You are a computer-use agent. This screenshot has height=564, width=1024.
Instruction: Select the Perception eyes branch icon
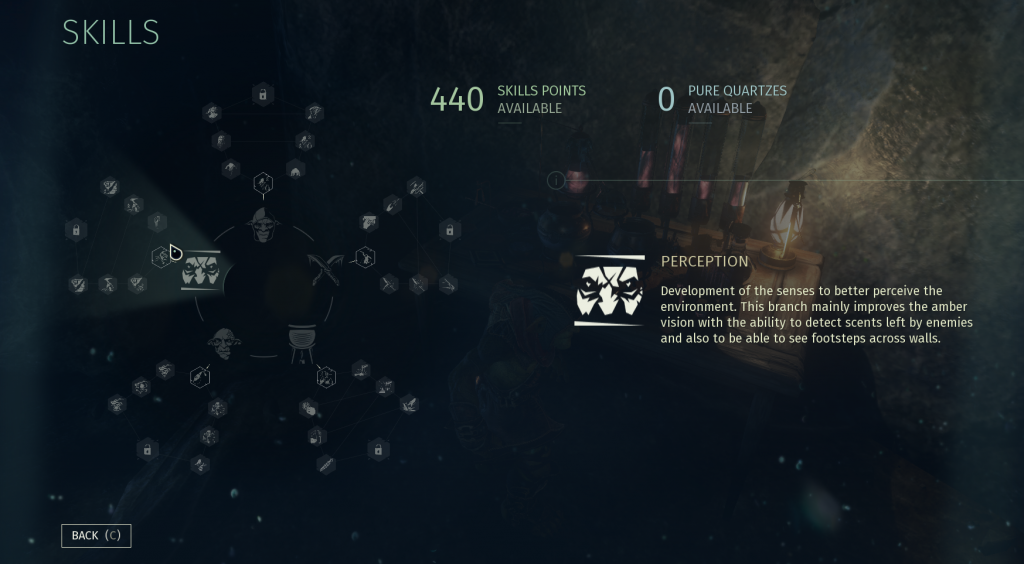(x=200, y=270)
